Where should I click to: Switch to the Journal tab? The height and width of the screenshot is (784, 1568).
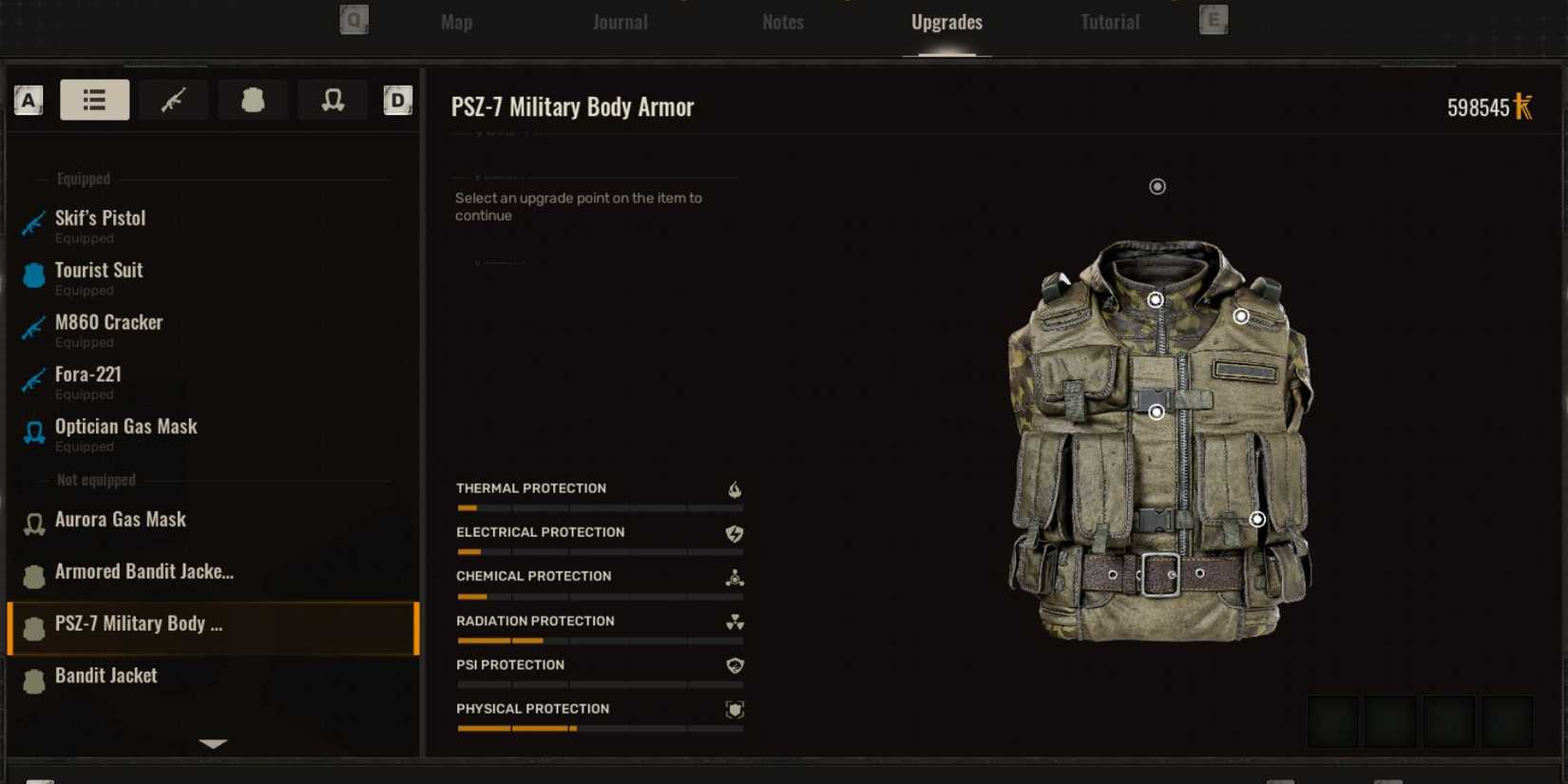[x=620, y=22]
